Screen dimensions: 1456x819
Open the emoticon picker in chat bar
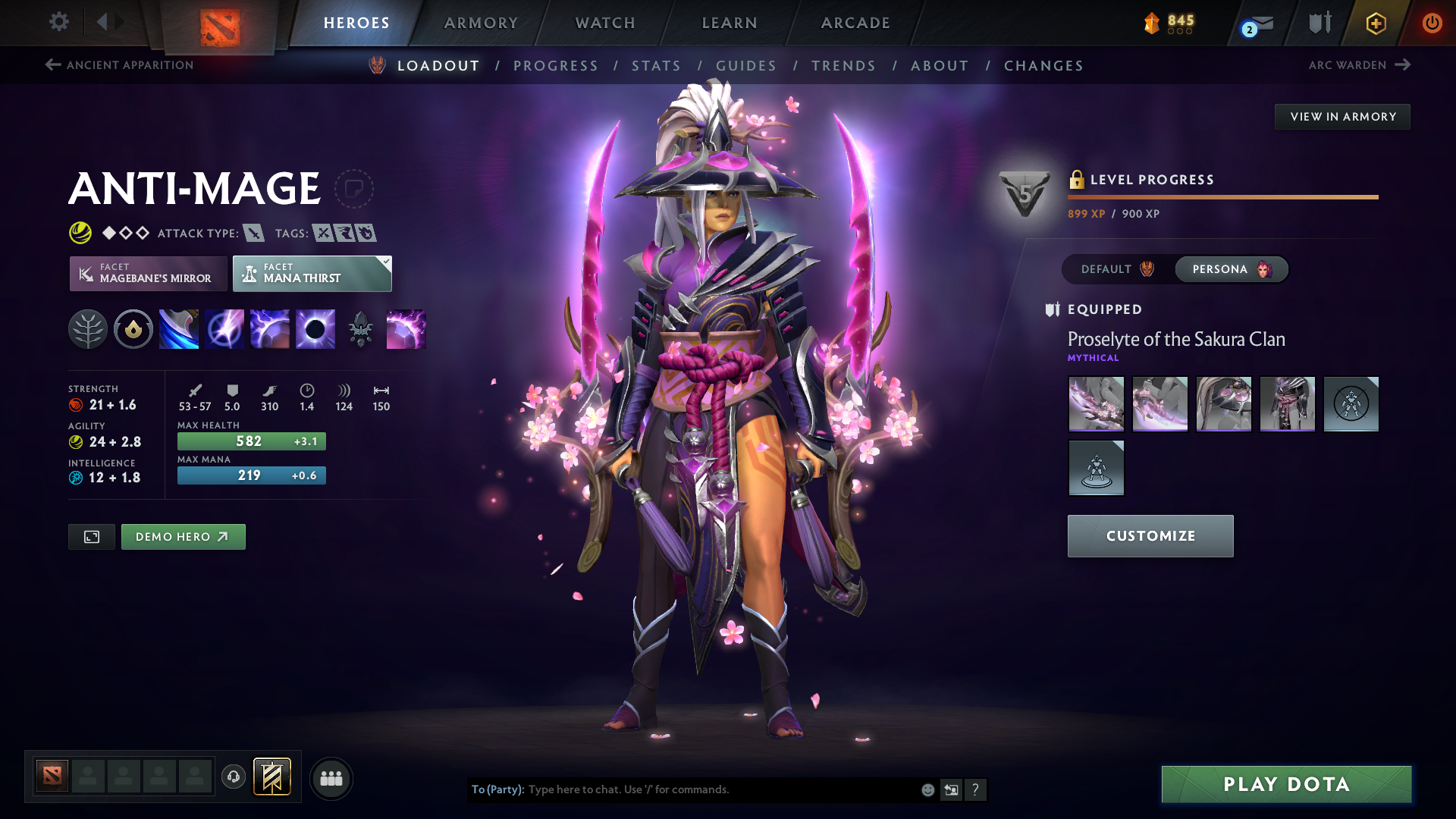pos(927,789)
